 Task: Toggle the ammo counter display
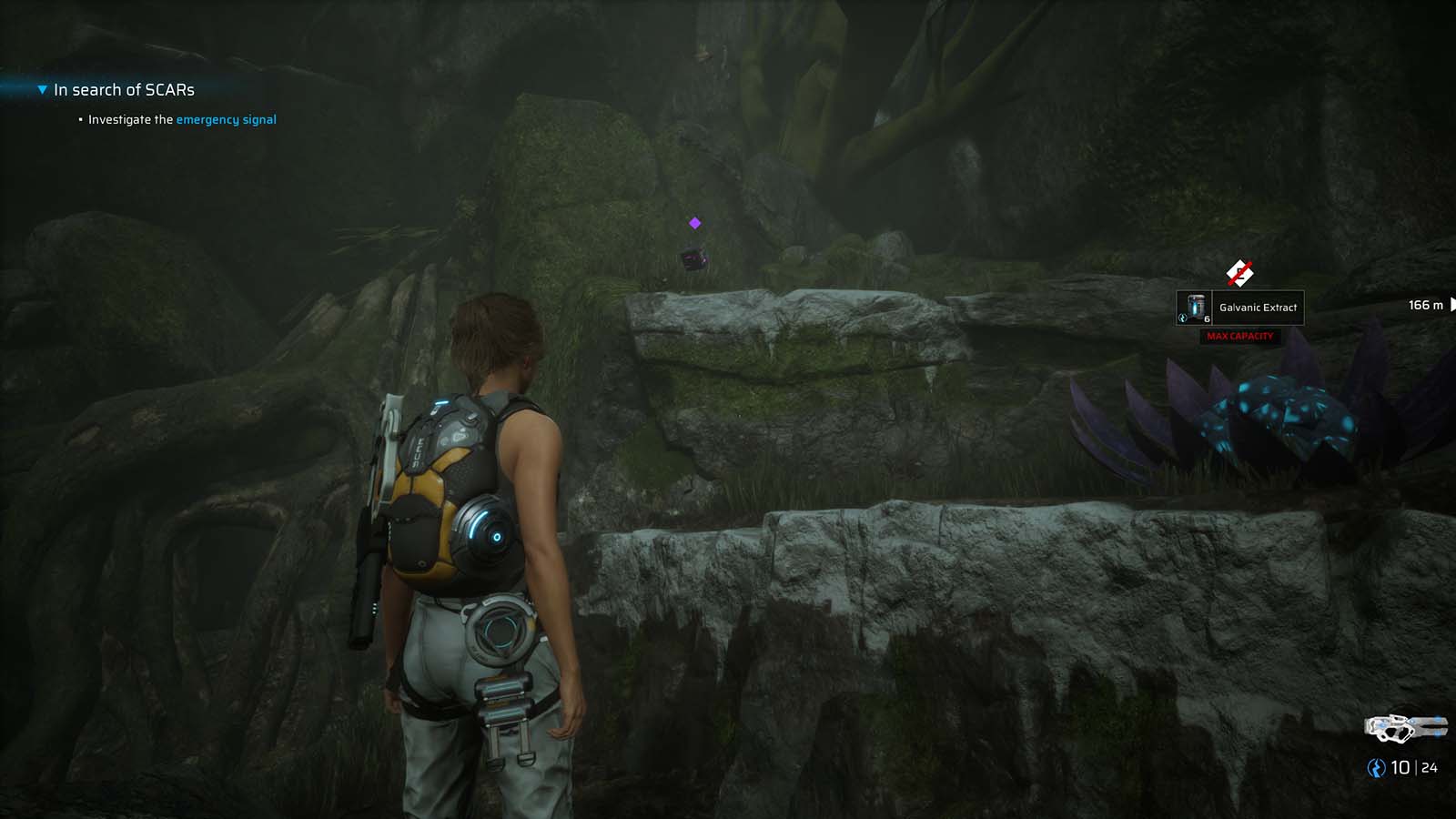pyautogui.click(x=1401, y=767)
